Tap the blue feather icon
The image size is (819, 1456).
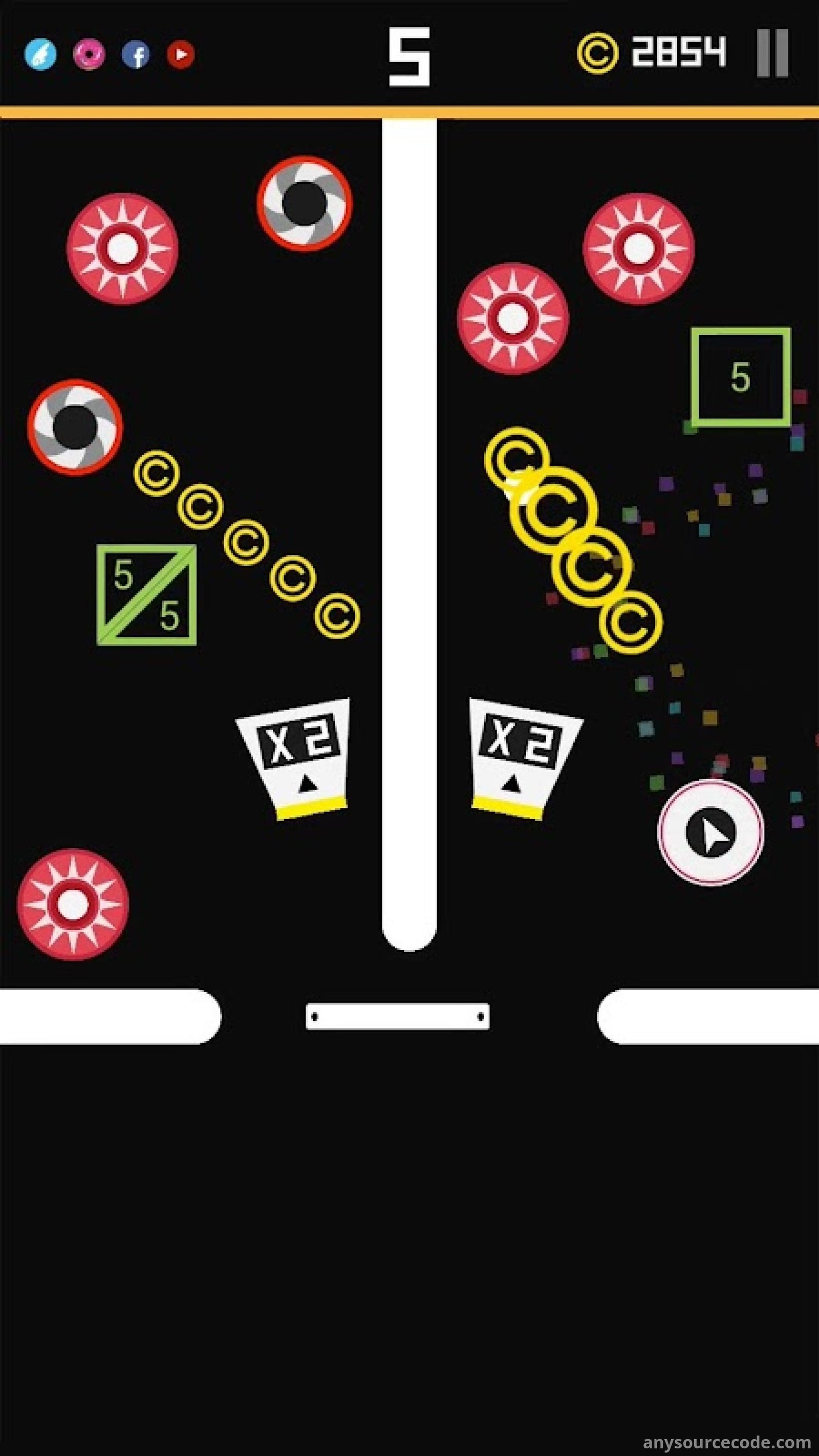point(40,55)
